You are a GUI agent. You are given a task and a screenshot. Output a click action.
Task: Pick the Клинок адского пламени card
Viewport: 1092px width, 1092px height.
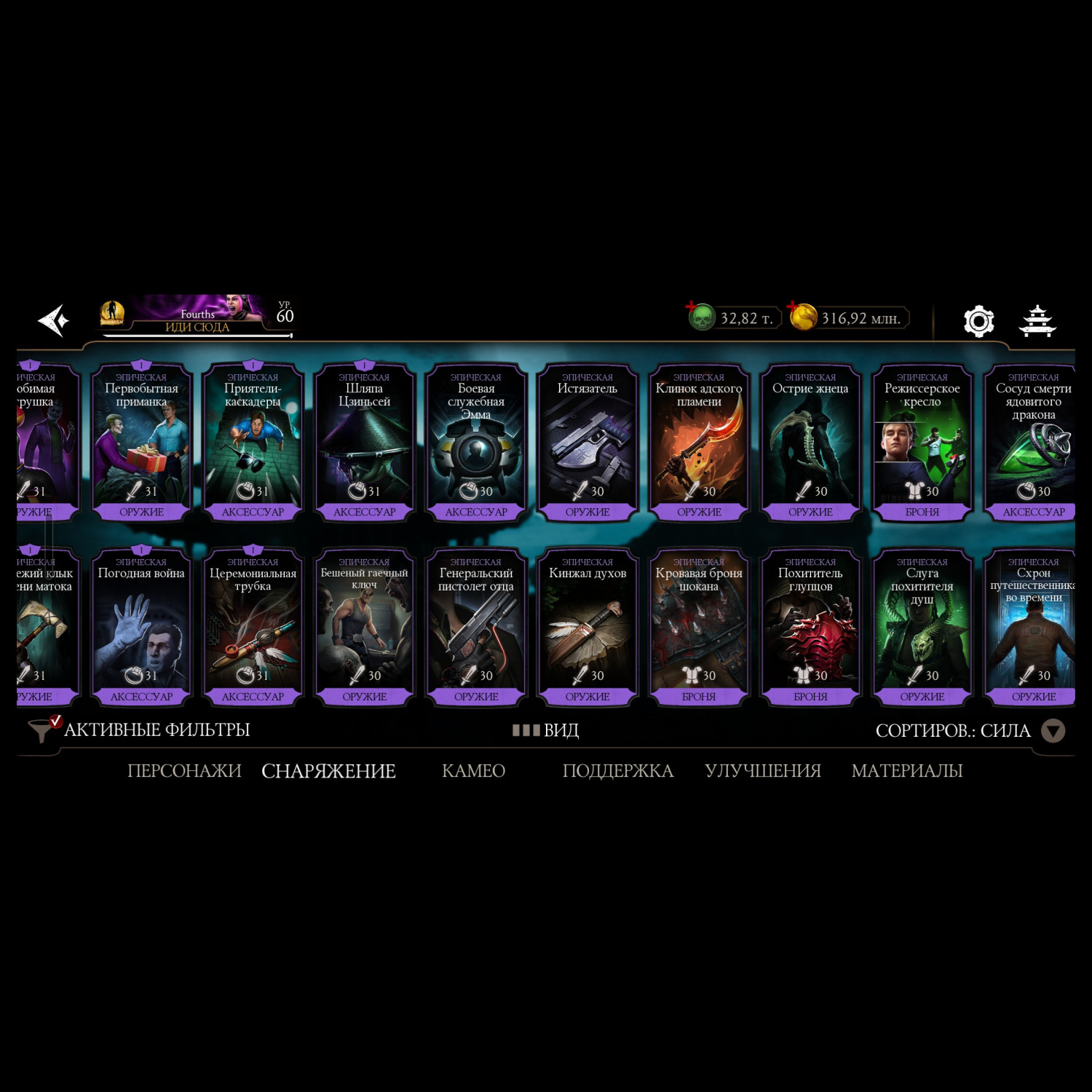699,441
